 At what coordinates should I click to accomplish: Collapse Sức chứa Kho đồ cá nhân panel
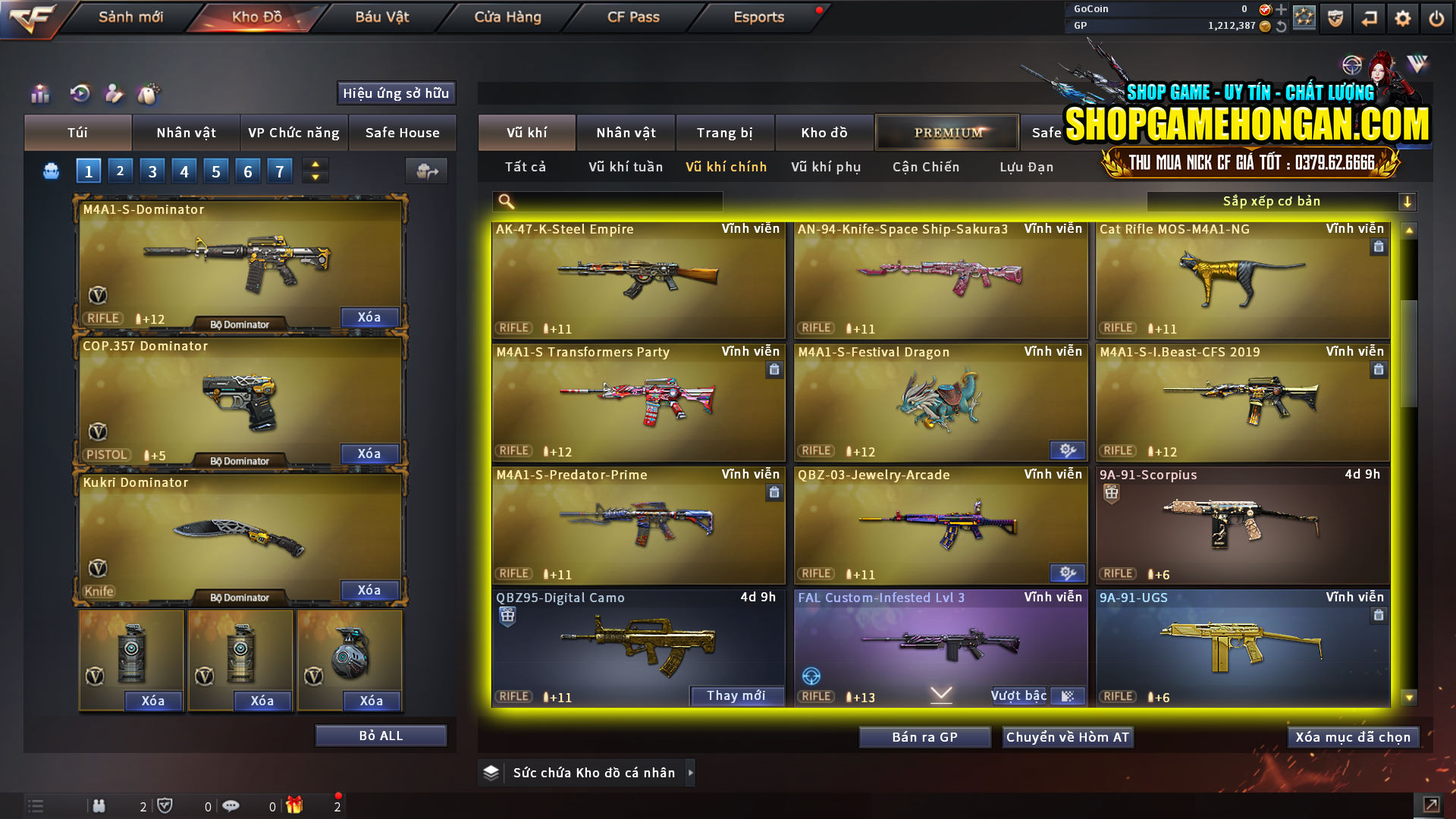coord(691,772)
